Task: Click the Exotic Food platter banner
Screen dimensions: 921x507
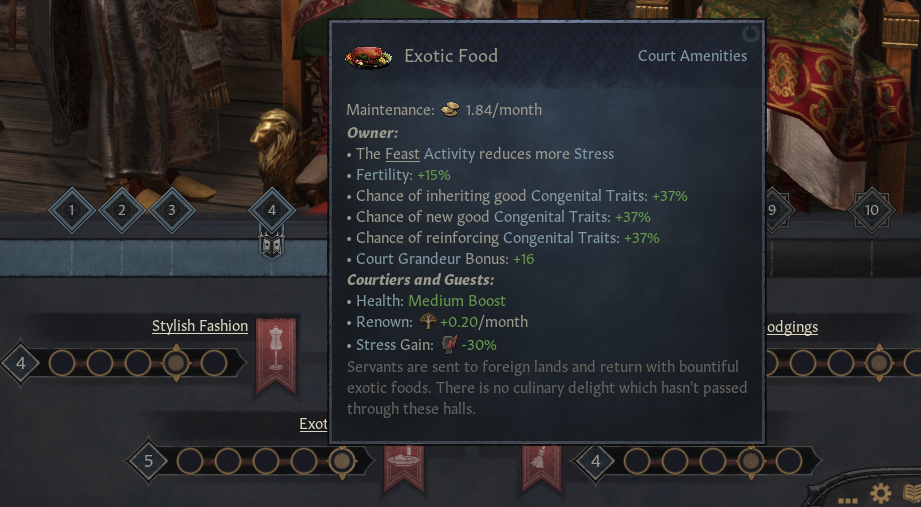Action: (404, 469)
